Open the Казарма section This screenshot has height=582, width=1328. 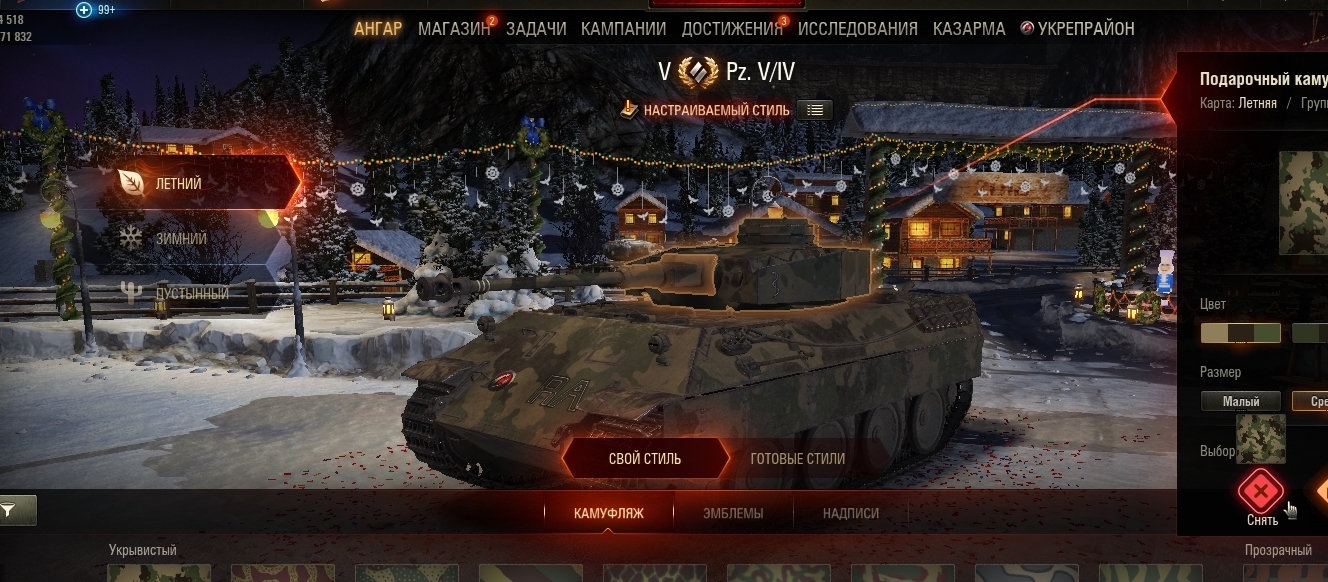[x=969, y=28]
